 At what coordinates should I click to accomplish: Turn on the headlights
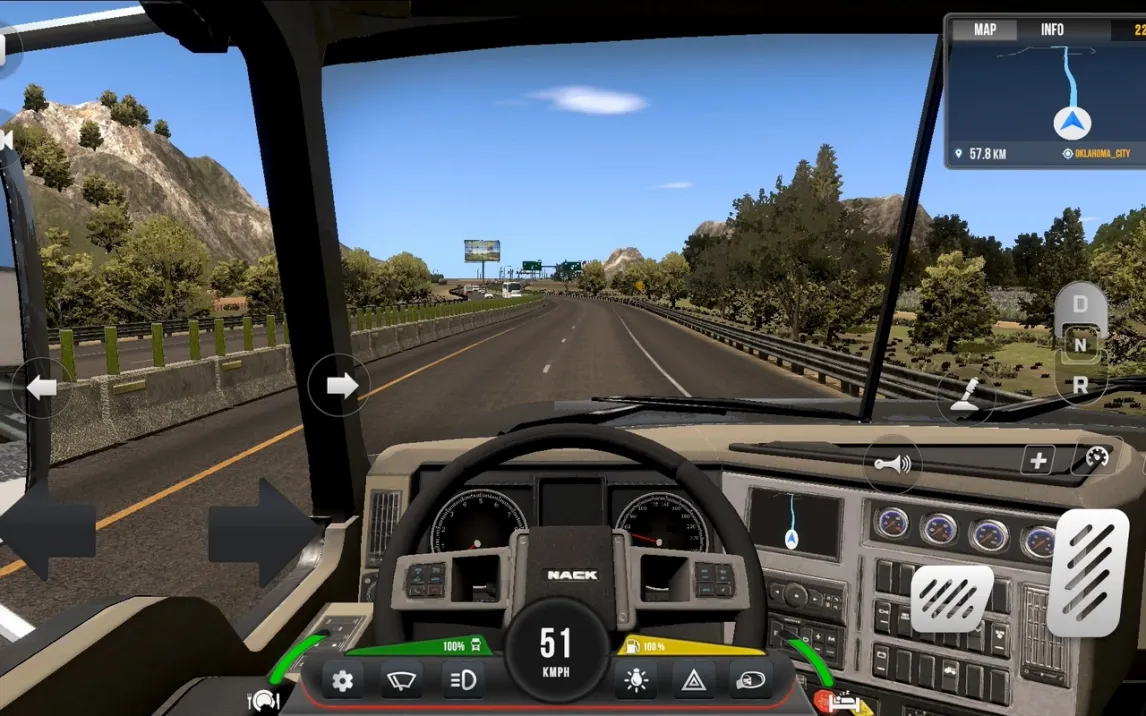pyautogui.click(x=463, y=681)
